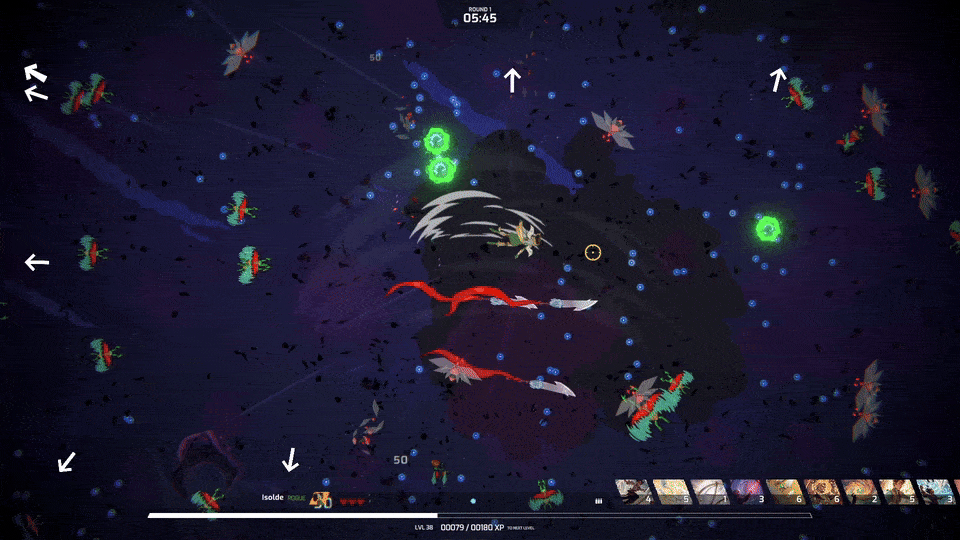Select the upgrade icon showing level 4
The image size is (960, 540).
coord(633,491)
